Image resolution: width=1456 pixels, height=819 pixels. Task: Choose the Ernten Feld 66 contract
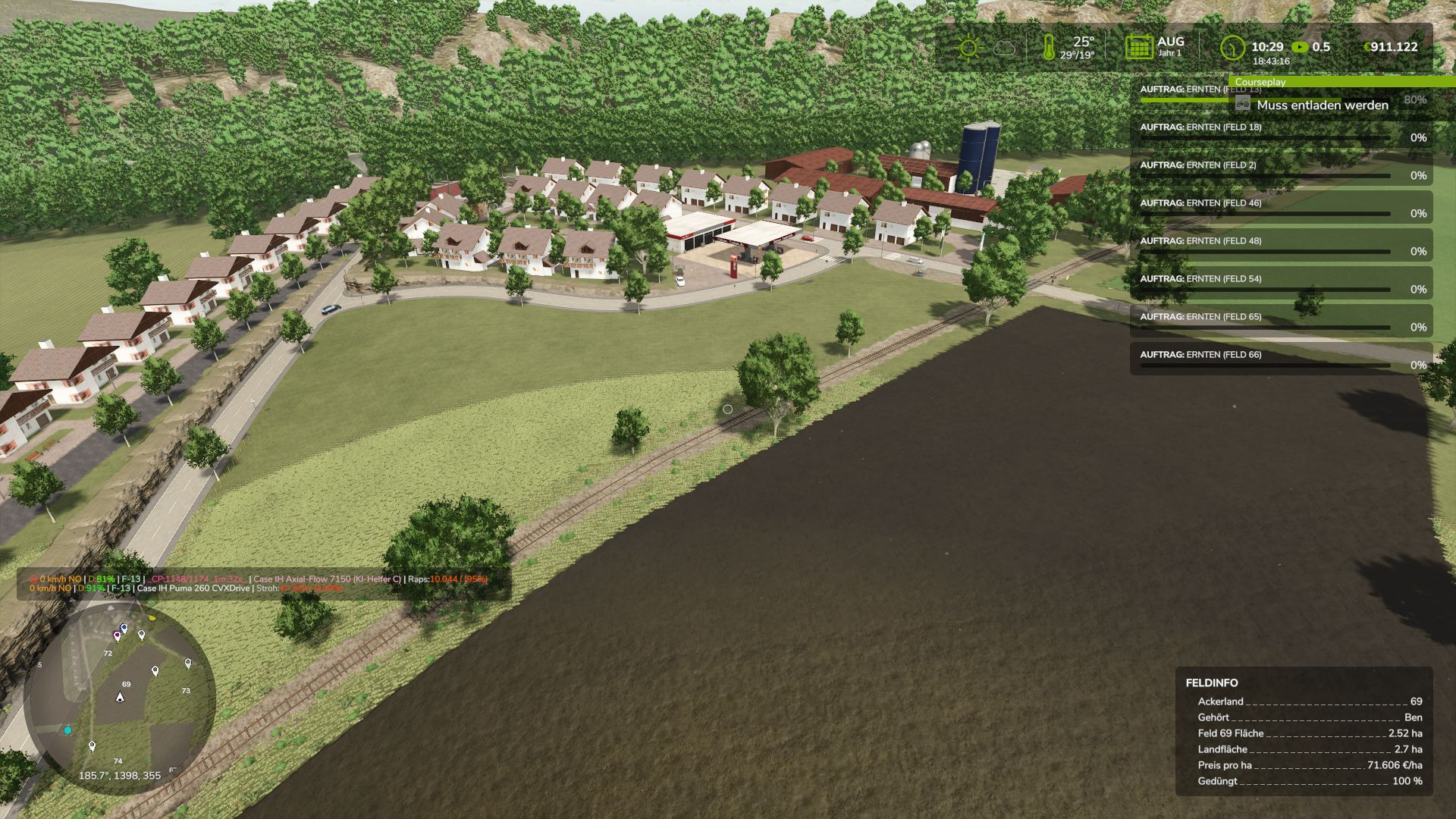(1282, 359)
